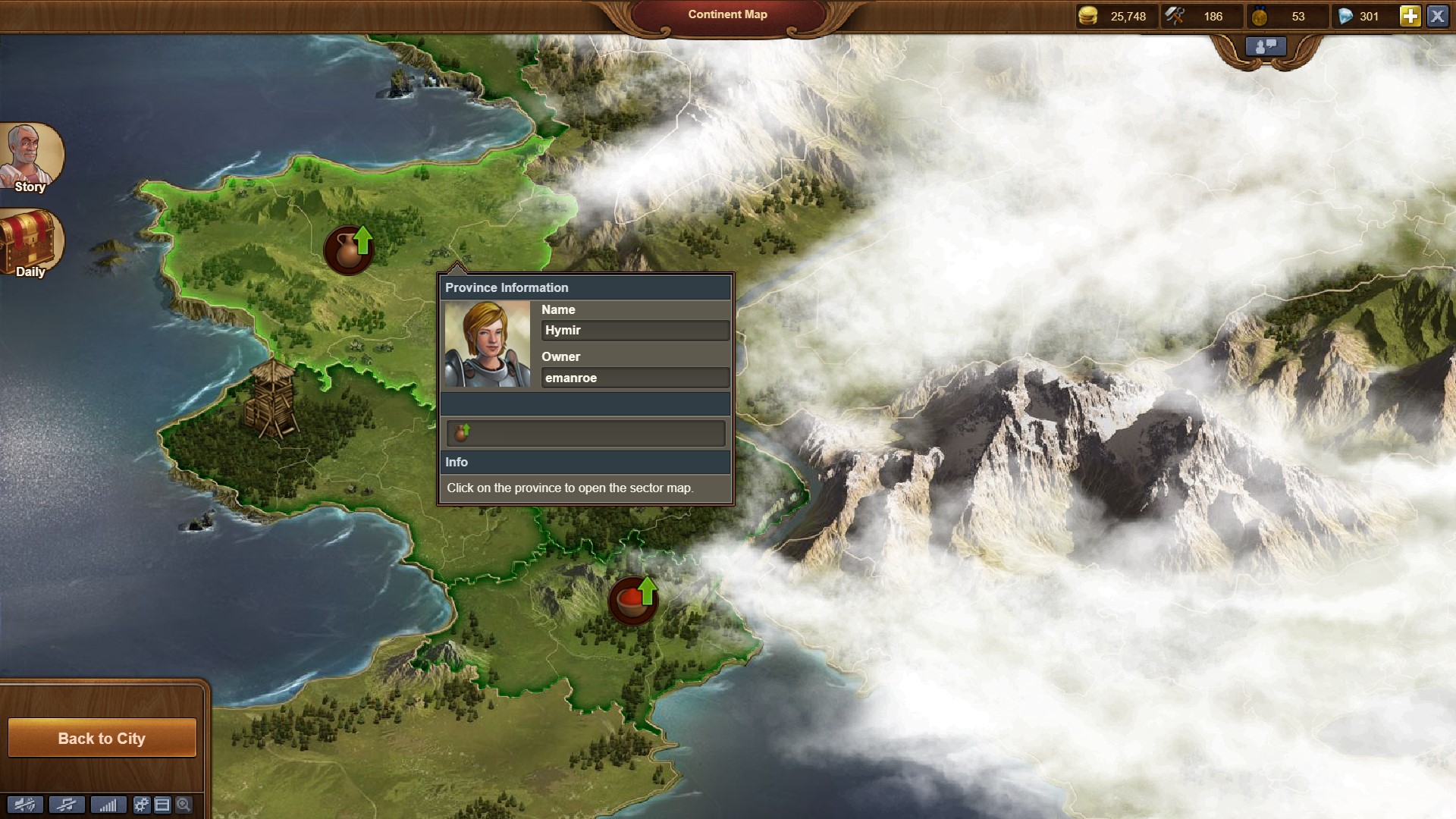The image size is (1456, 819).
Task: Select the pottery jug province marker
Action: point(349,249)
